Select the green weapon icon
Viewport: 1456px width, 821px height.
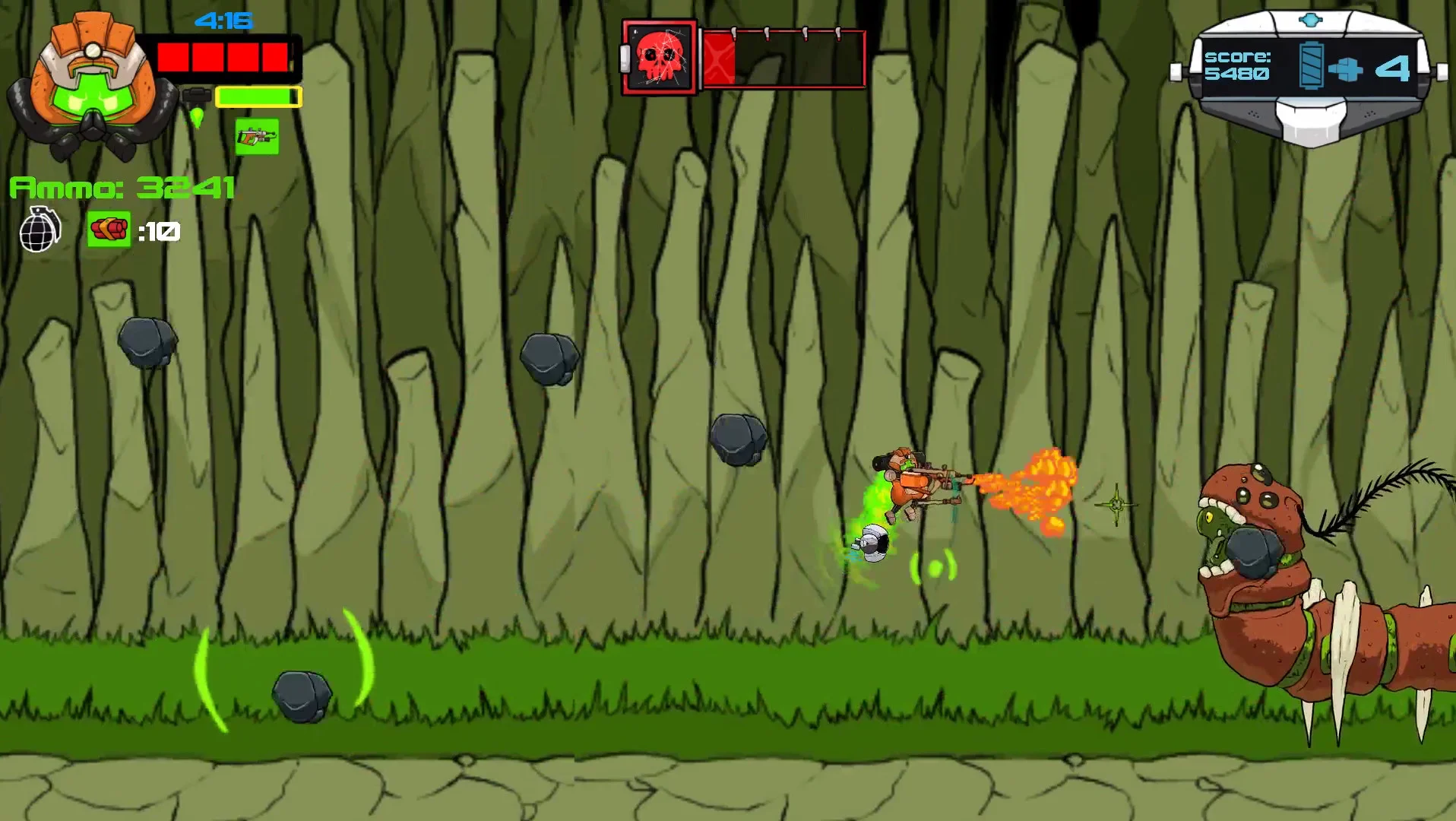257,137
